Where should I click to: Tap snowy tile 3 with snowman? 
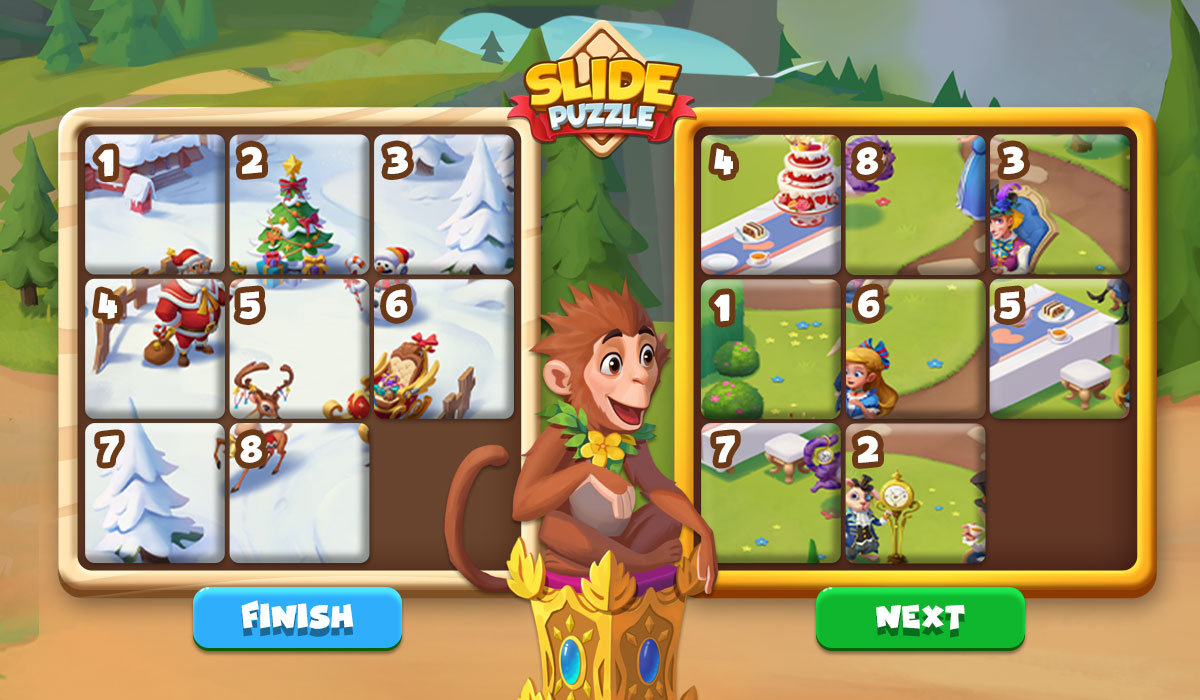443,204
